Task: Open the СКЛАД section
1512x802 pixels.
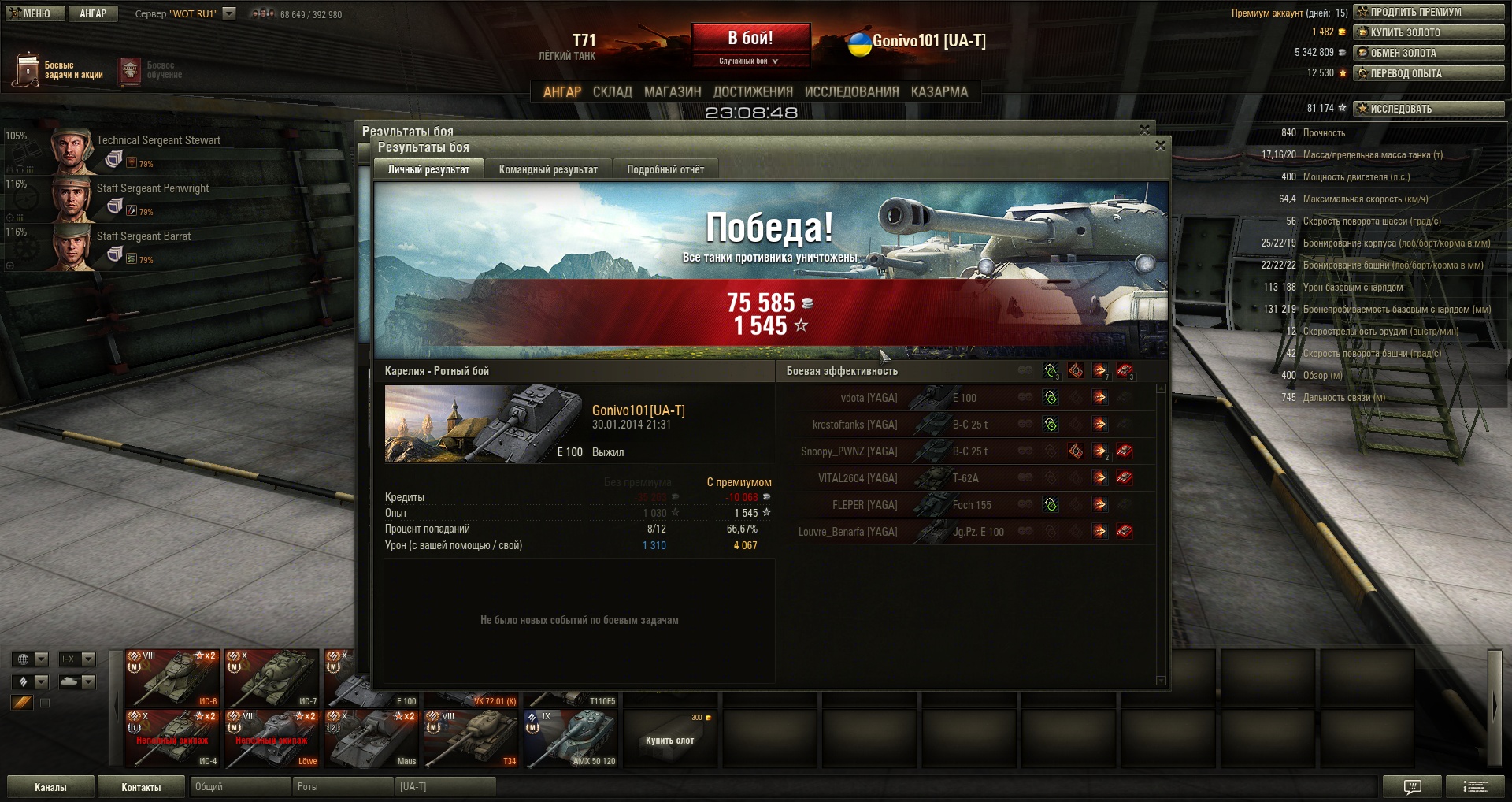Action: pyautogui.click(x=612, y=92)
